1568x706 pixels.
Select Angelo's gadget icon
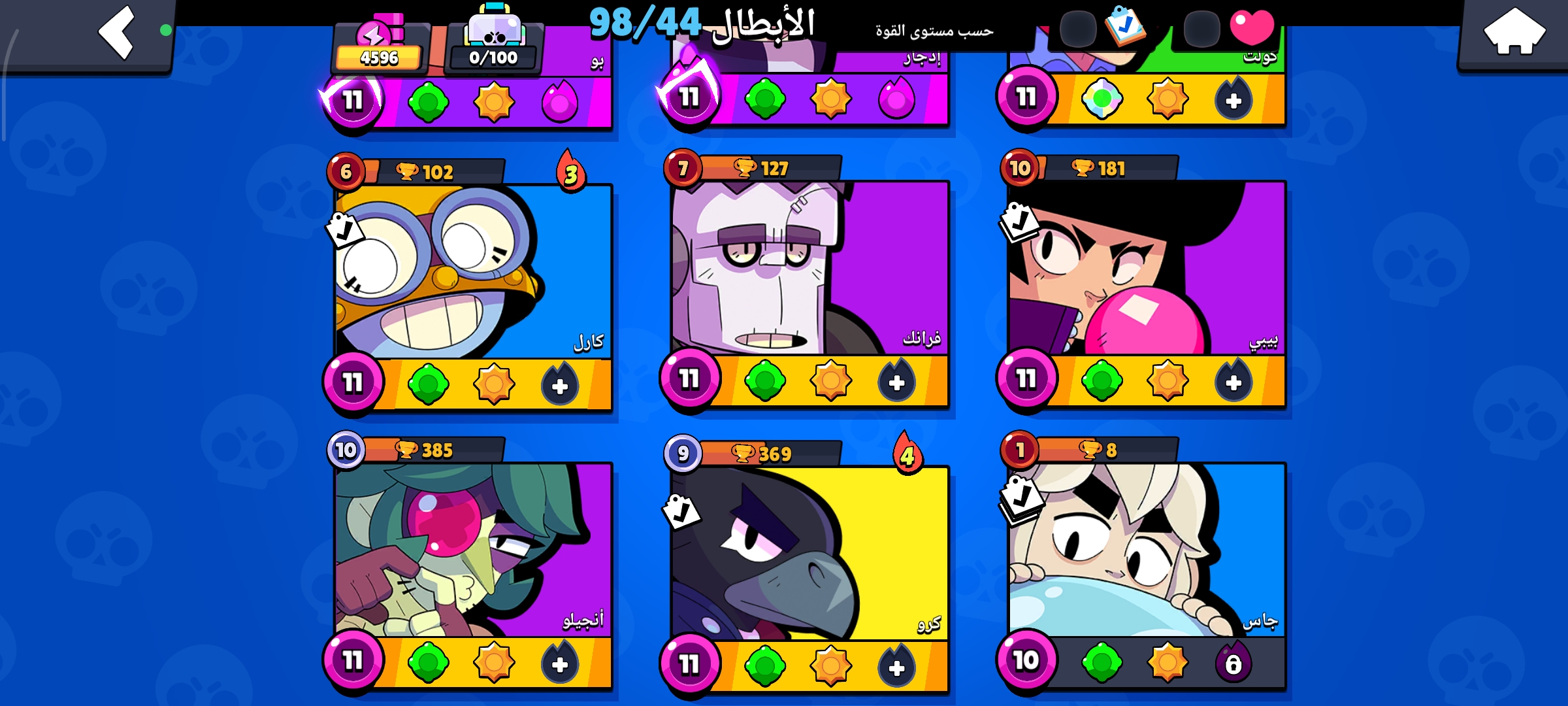click(429, 662)
